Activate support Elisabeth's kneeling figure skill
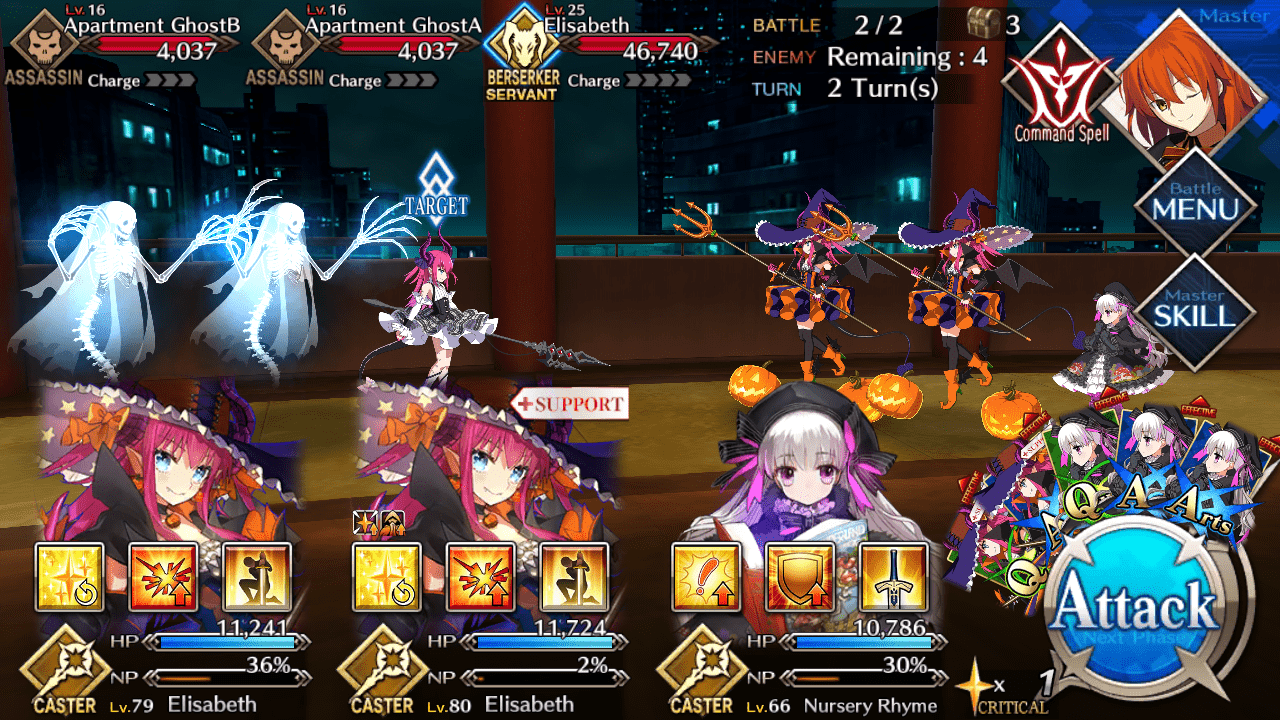This screenshot has width=1280, height=720. (x=573, y=577)
